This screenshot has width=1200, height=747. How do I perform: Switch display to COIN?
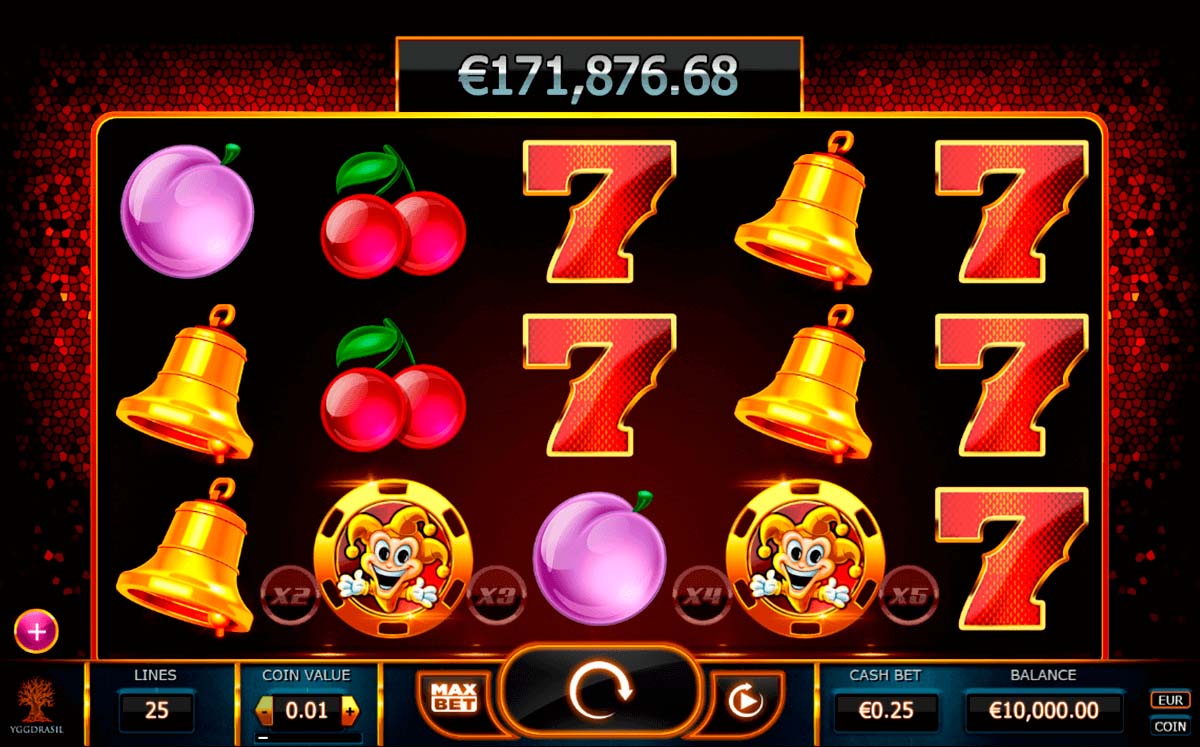coord(1169,726)
